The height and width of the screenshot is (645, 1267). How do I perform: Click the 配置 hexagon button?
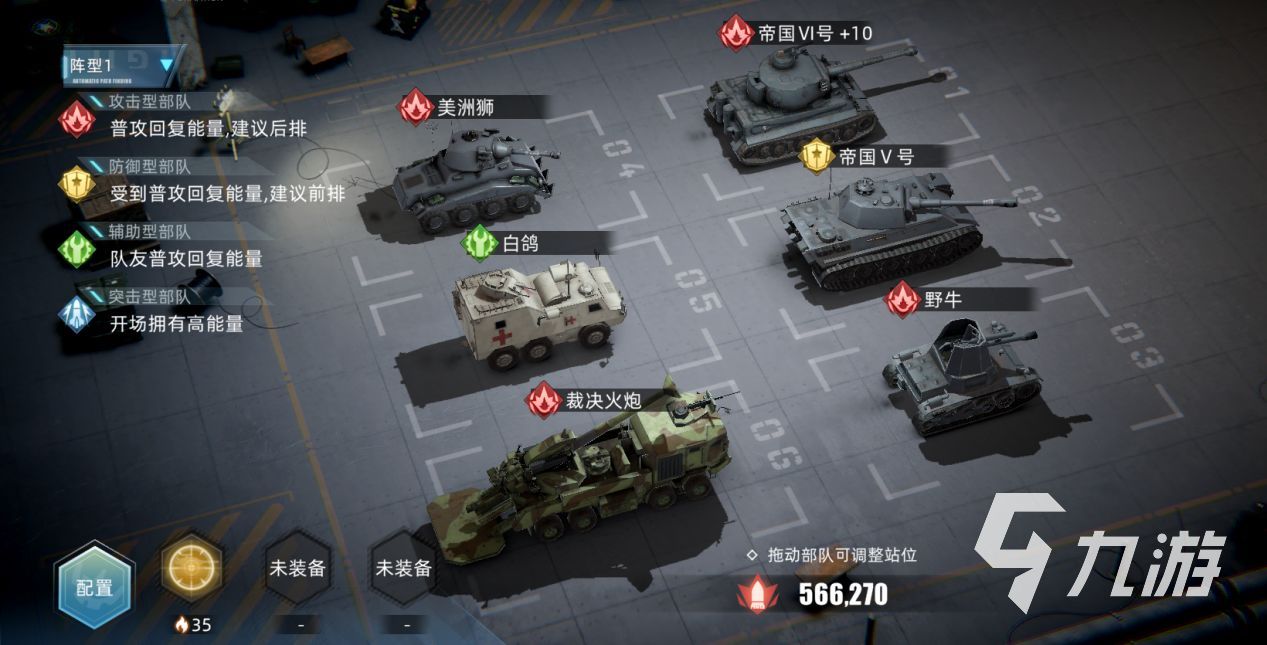pyautogui.click(x=94, y=587)
